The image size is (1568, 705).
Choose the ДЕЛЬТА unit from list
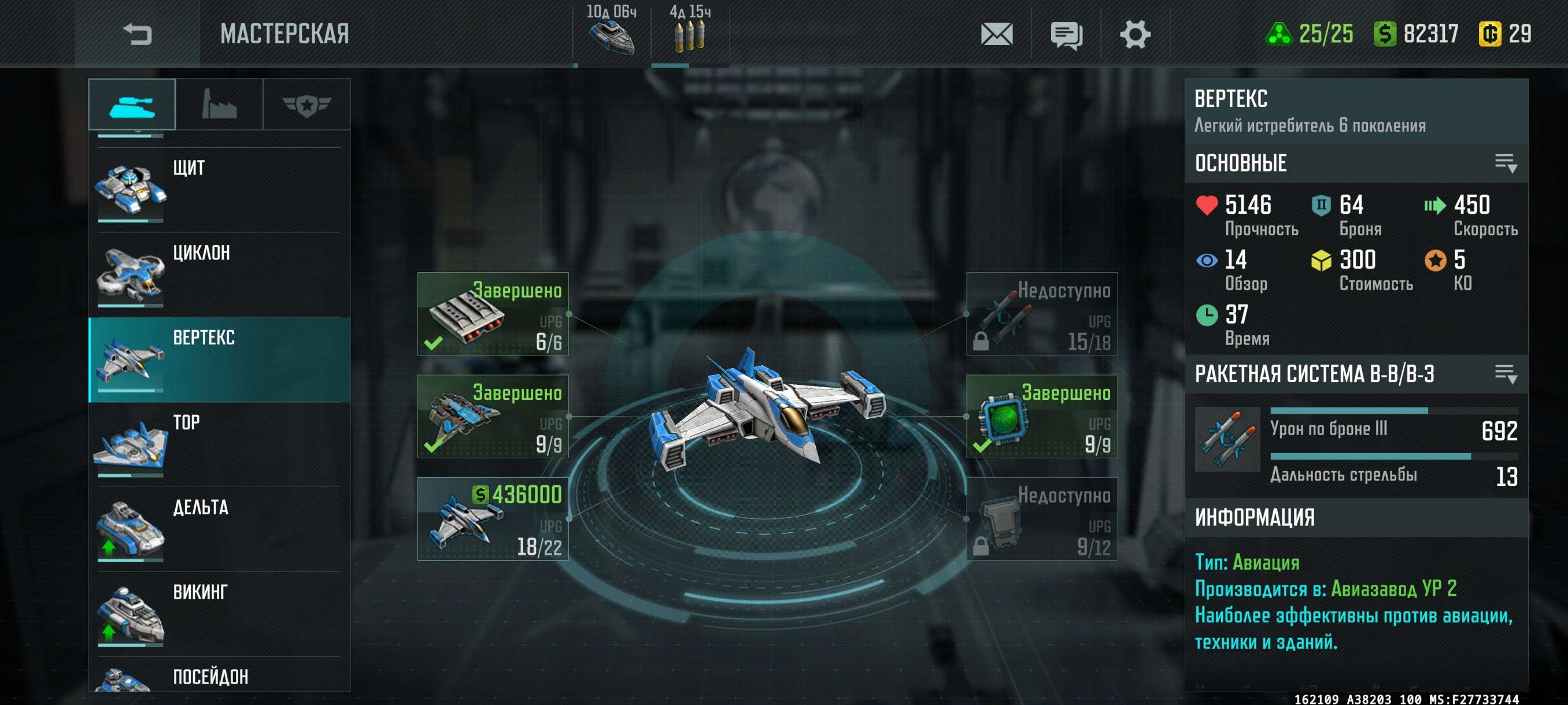tap(219, 529)
